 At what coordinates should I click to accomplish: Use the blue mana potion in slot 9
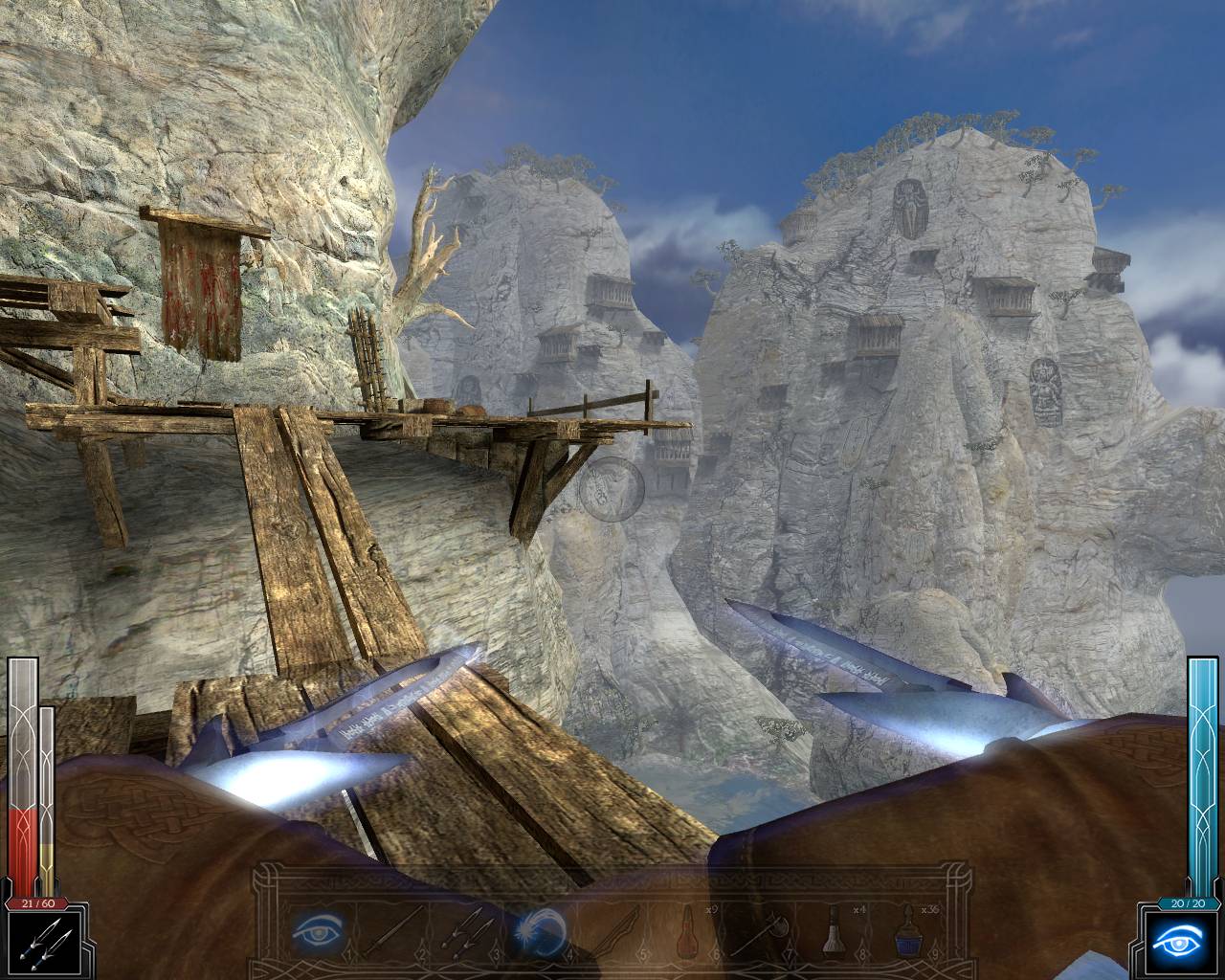pos(906,928)
